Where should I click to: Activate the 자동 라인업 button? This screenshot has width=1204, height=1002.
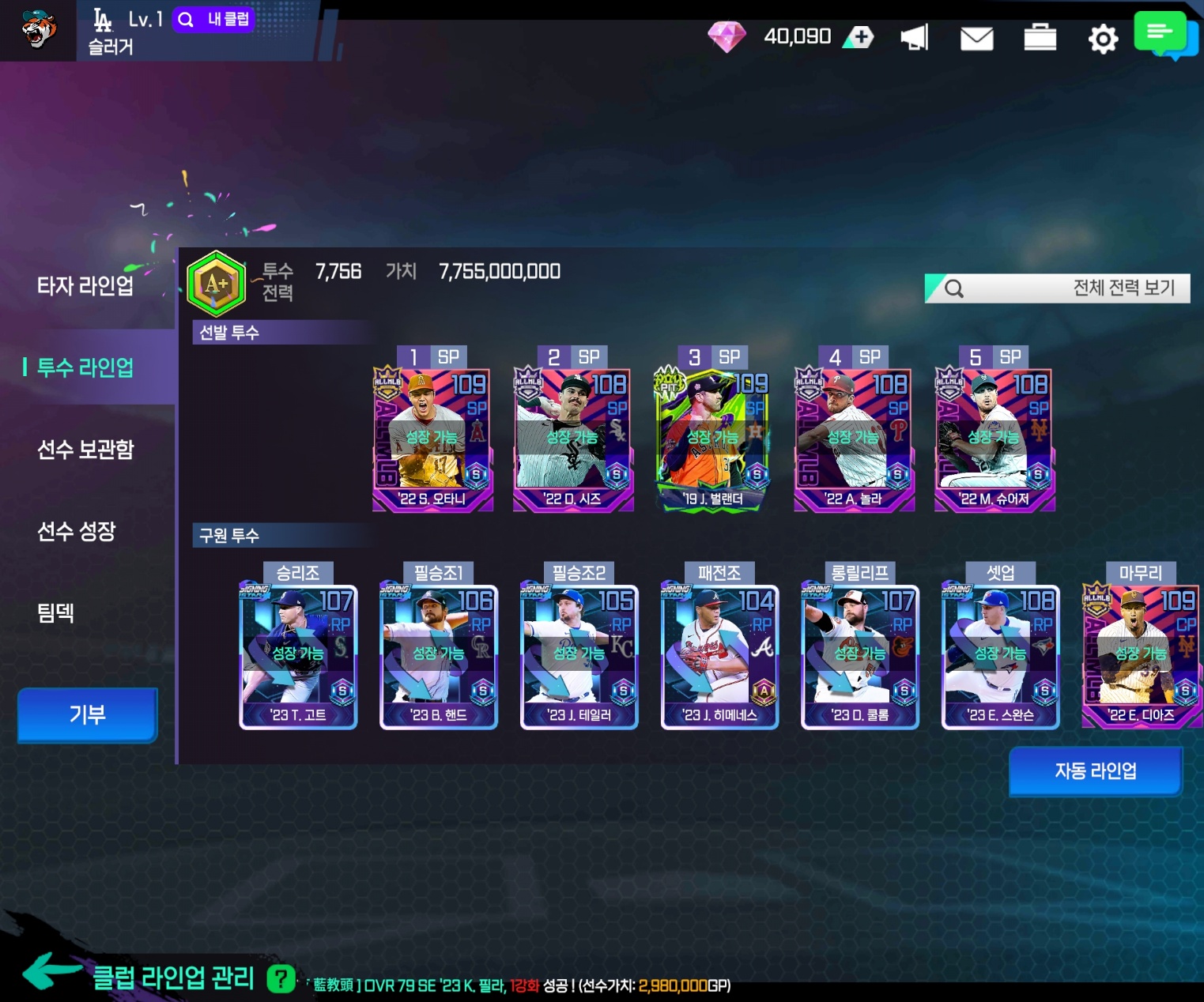coord(1095,771)
